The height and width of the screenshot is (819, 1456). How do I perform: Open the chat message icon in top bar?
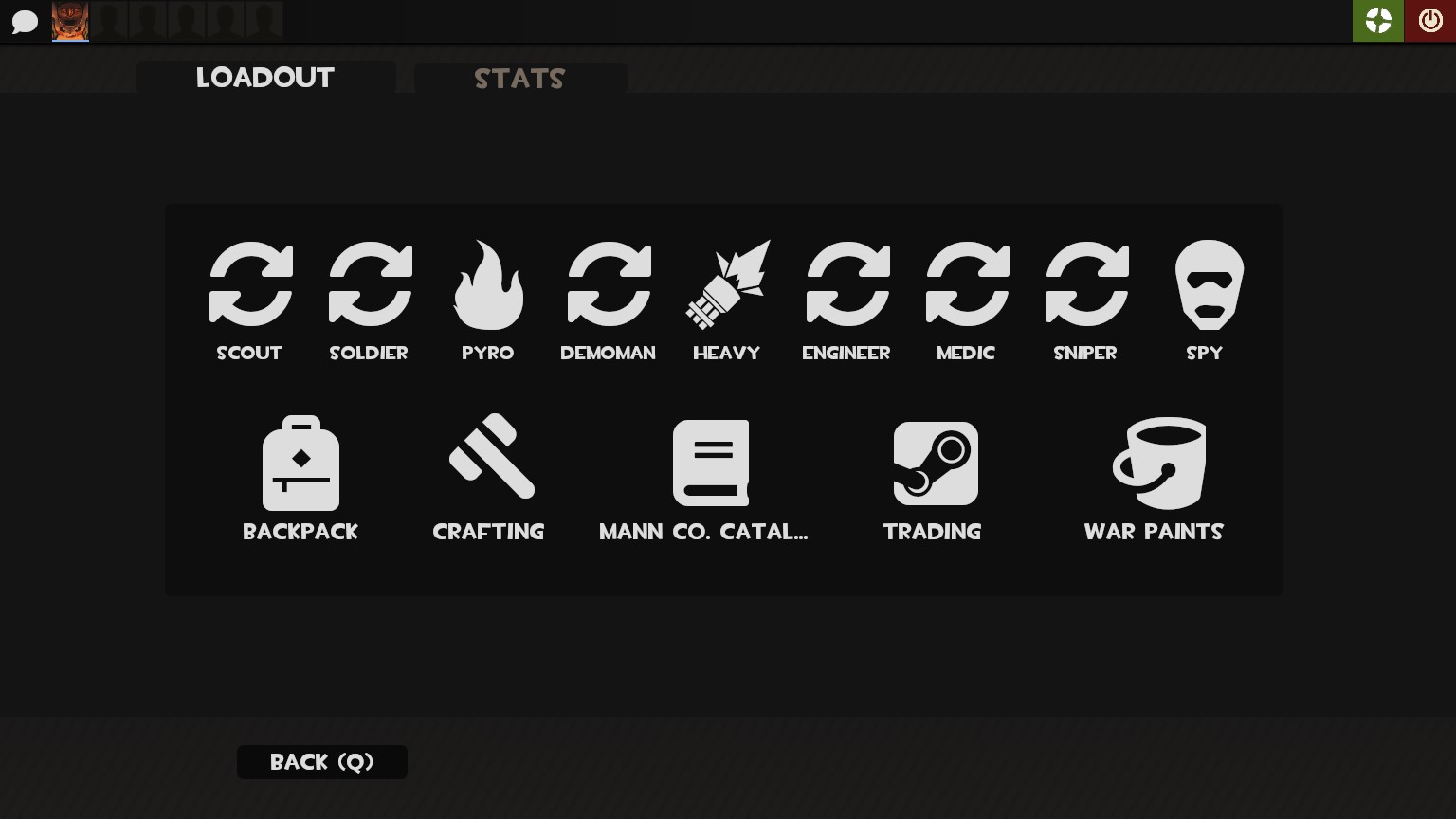(x=25, y=21)
